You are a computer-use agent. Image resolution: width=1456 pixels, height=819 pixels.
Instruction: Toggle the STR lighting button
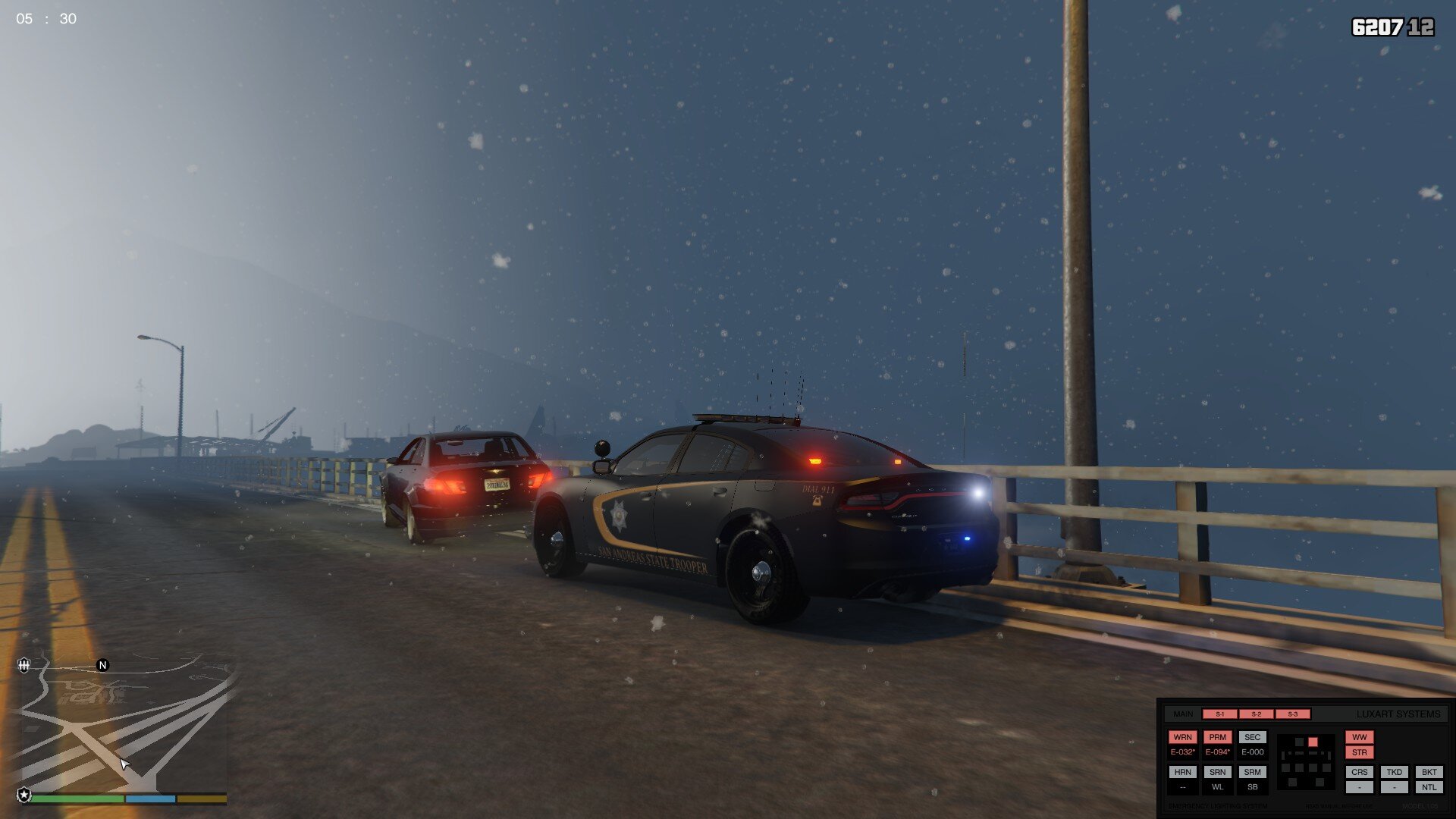click(1359, 752)
